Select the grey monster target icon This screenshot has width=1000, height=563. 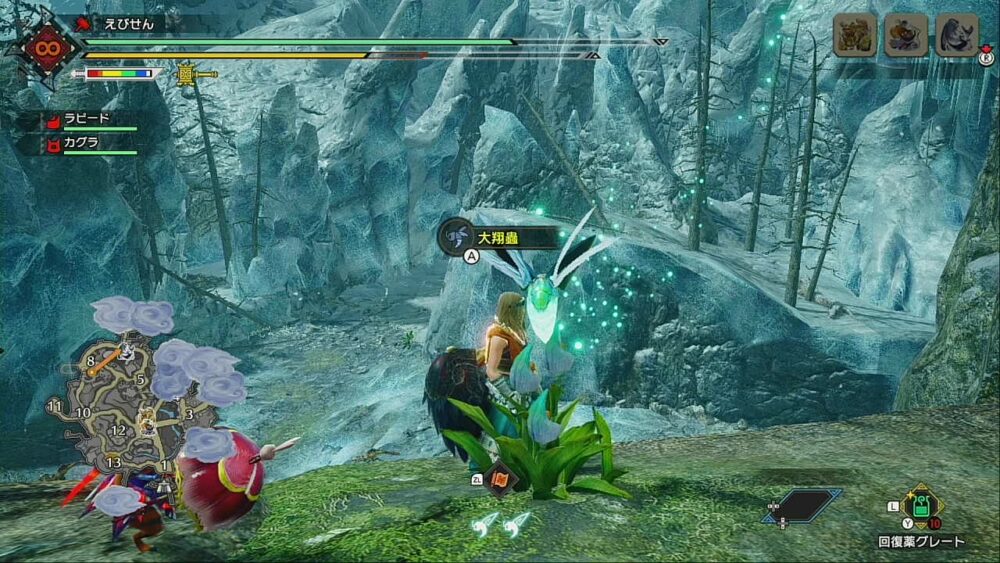(x=956, y=35)
